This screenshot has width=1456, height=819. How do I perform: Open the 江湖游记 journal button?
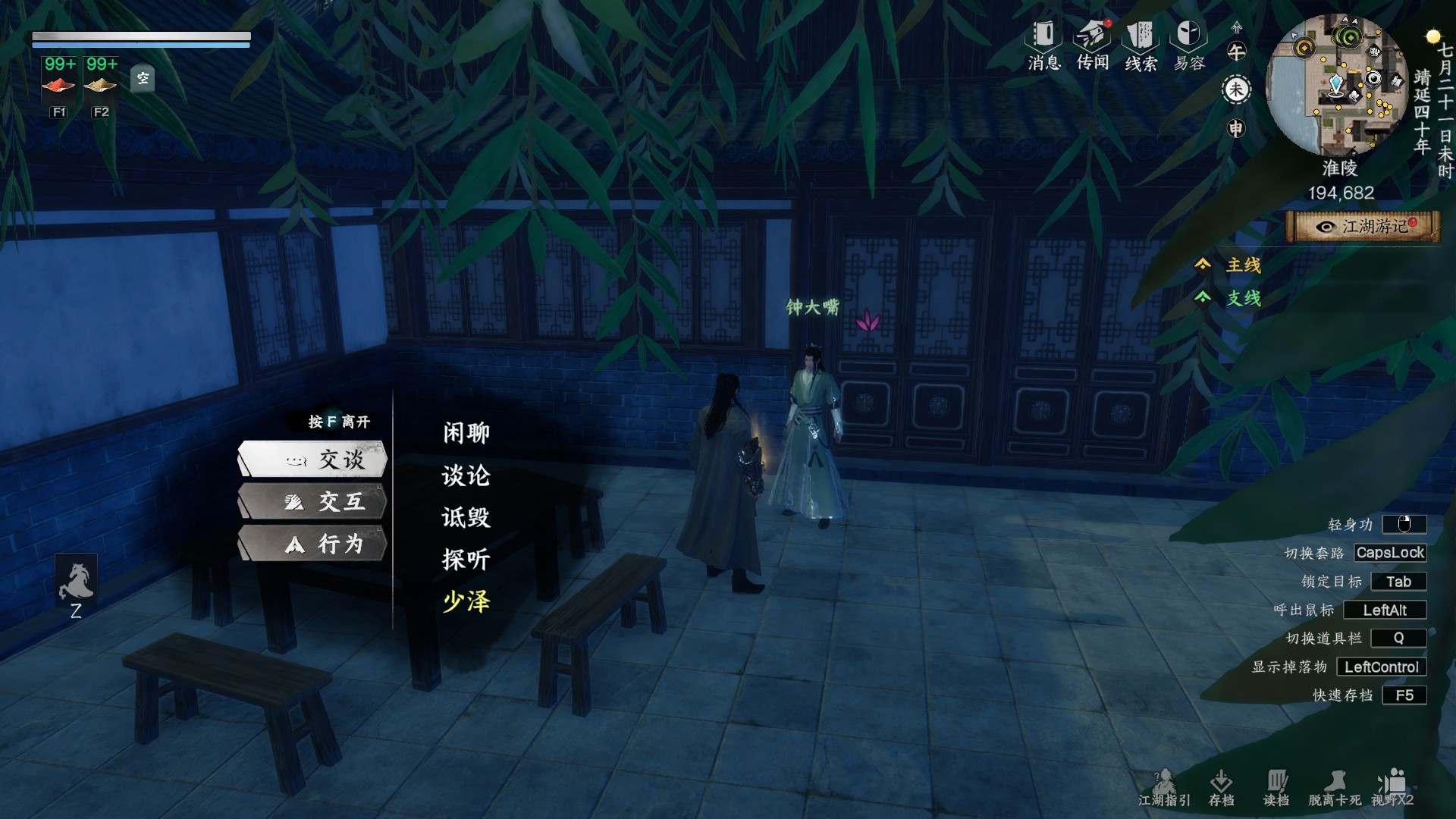(1363, 227)
